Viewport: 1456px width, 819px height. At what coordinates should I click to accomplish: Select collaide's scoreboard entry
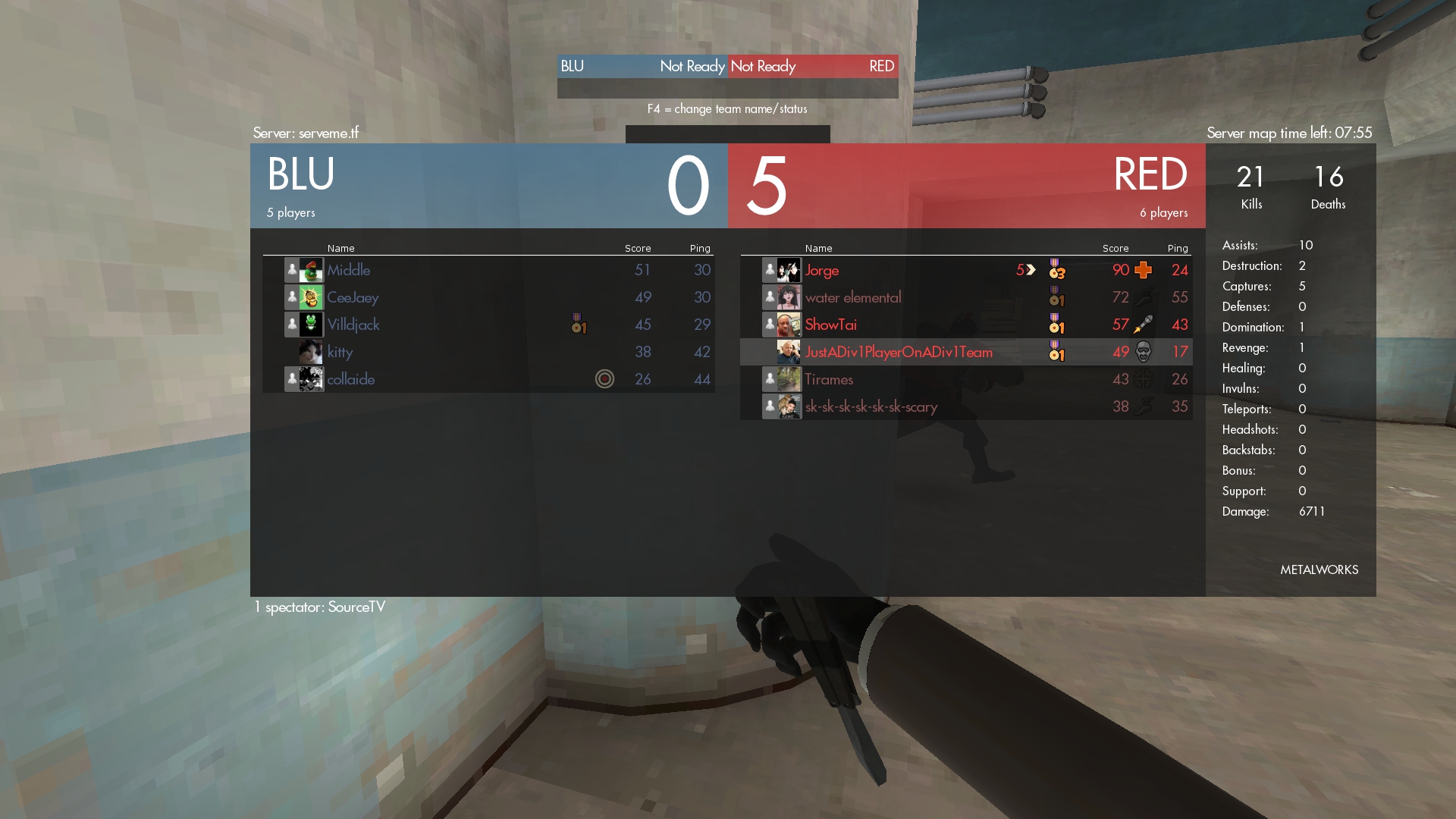click(351, 379)
